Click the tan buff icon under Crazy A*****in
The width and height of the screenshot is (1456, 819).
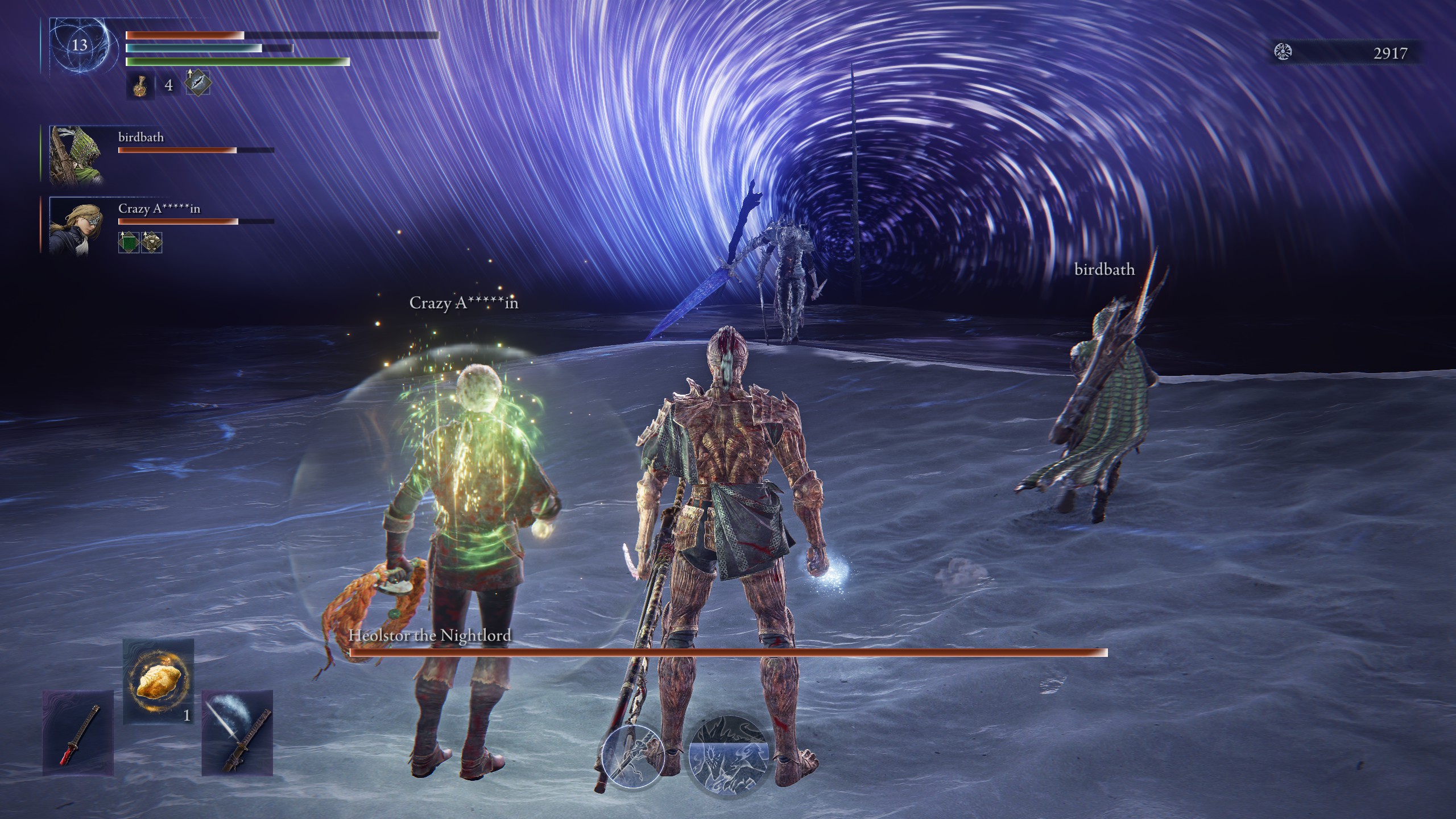coord(151,242)
